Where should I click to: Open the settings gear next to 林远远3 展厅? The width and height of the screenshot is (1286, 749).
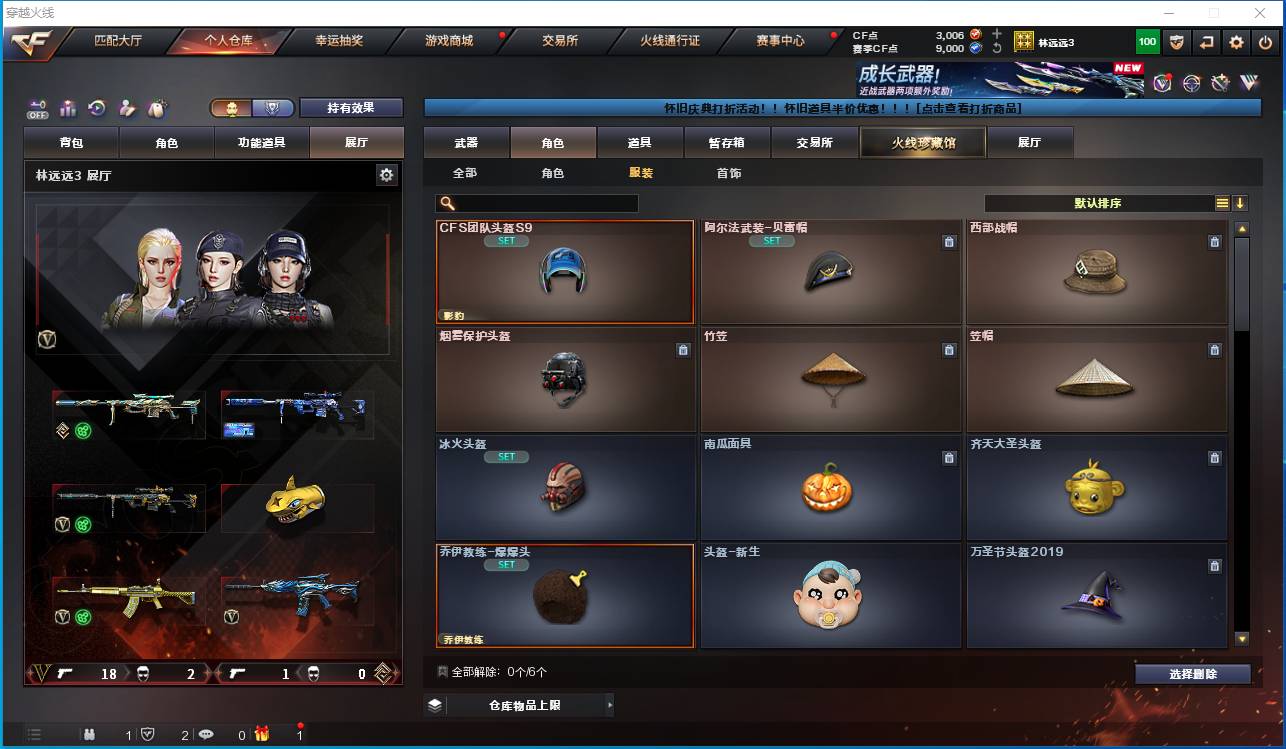[386, 175]
